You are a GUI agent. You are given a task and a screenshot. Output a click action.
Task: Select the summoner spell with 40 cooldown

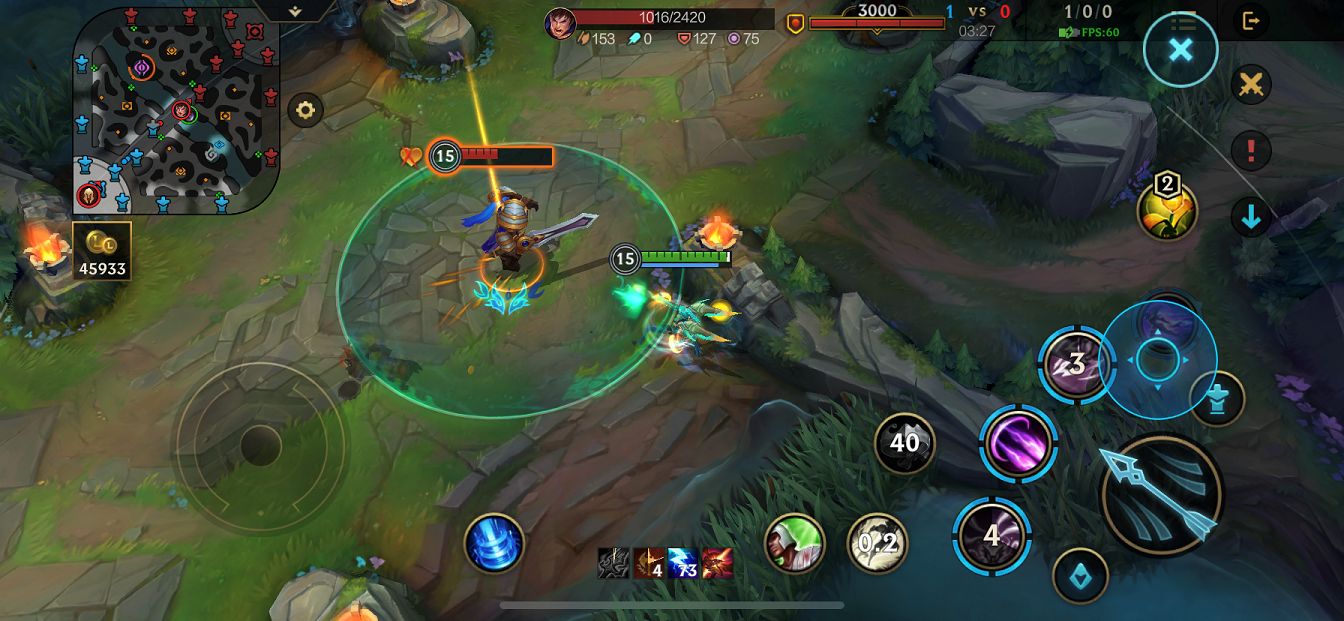(x=904, y=442)
